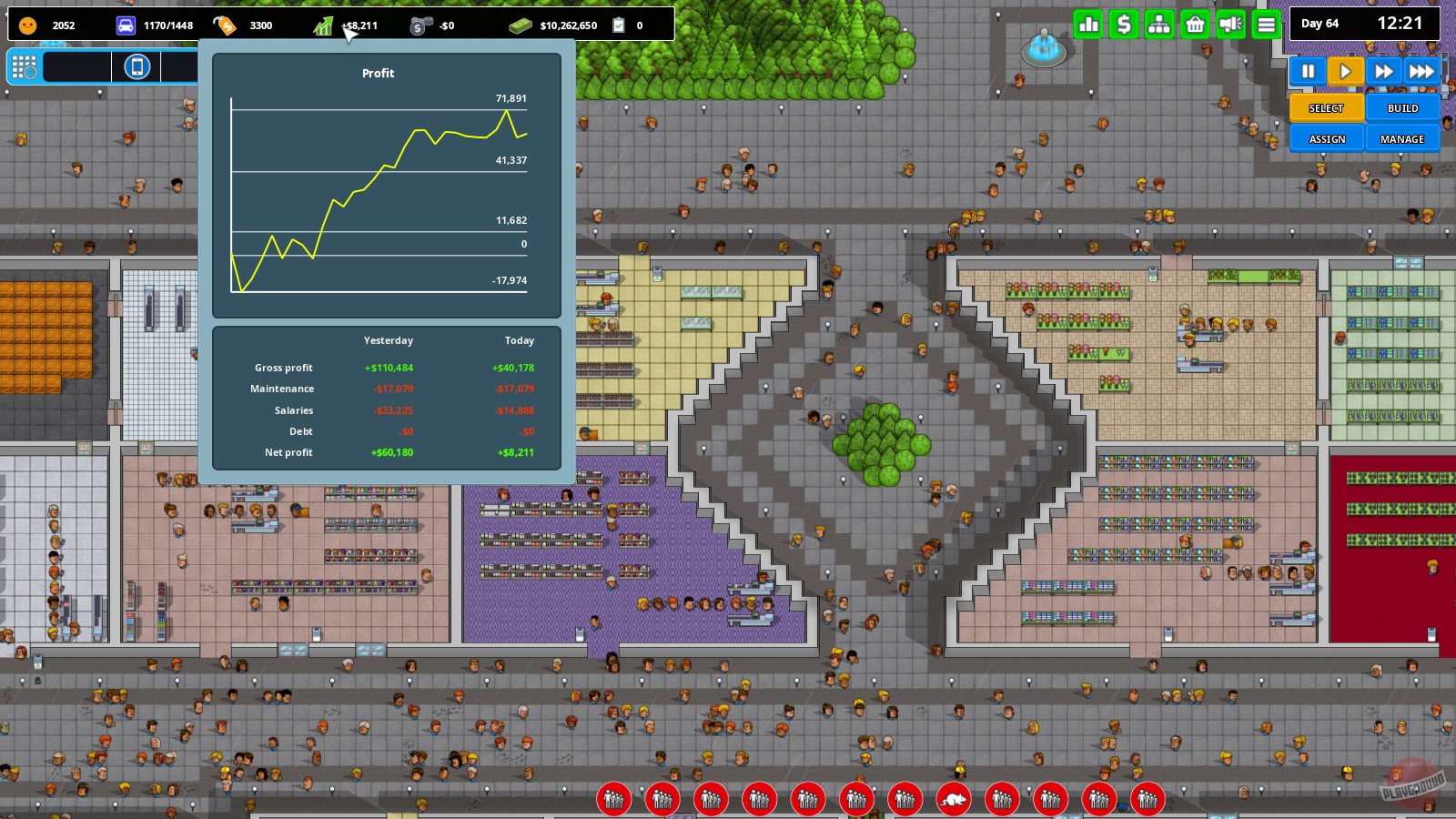The width and height of the screenshot is (1456, 819).
Task: Enable fastest game speed
Action: [1422, 70]
